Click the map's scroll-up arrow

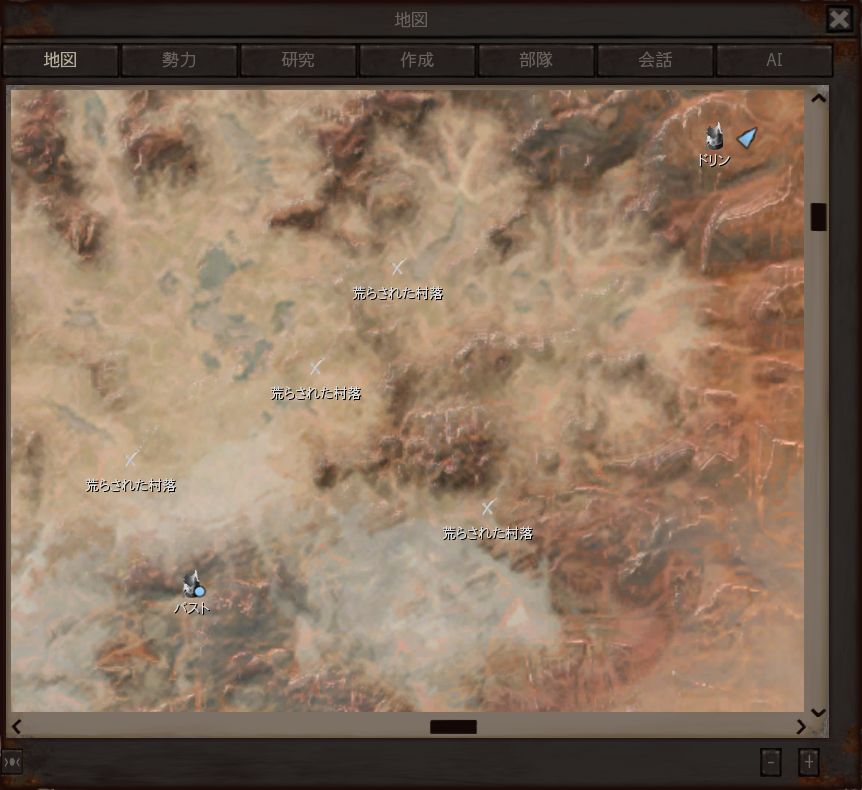click(818, 98)
